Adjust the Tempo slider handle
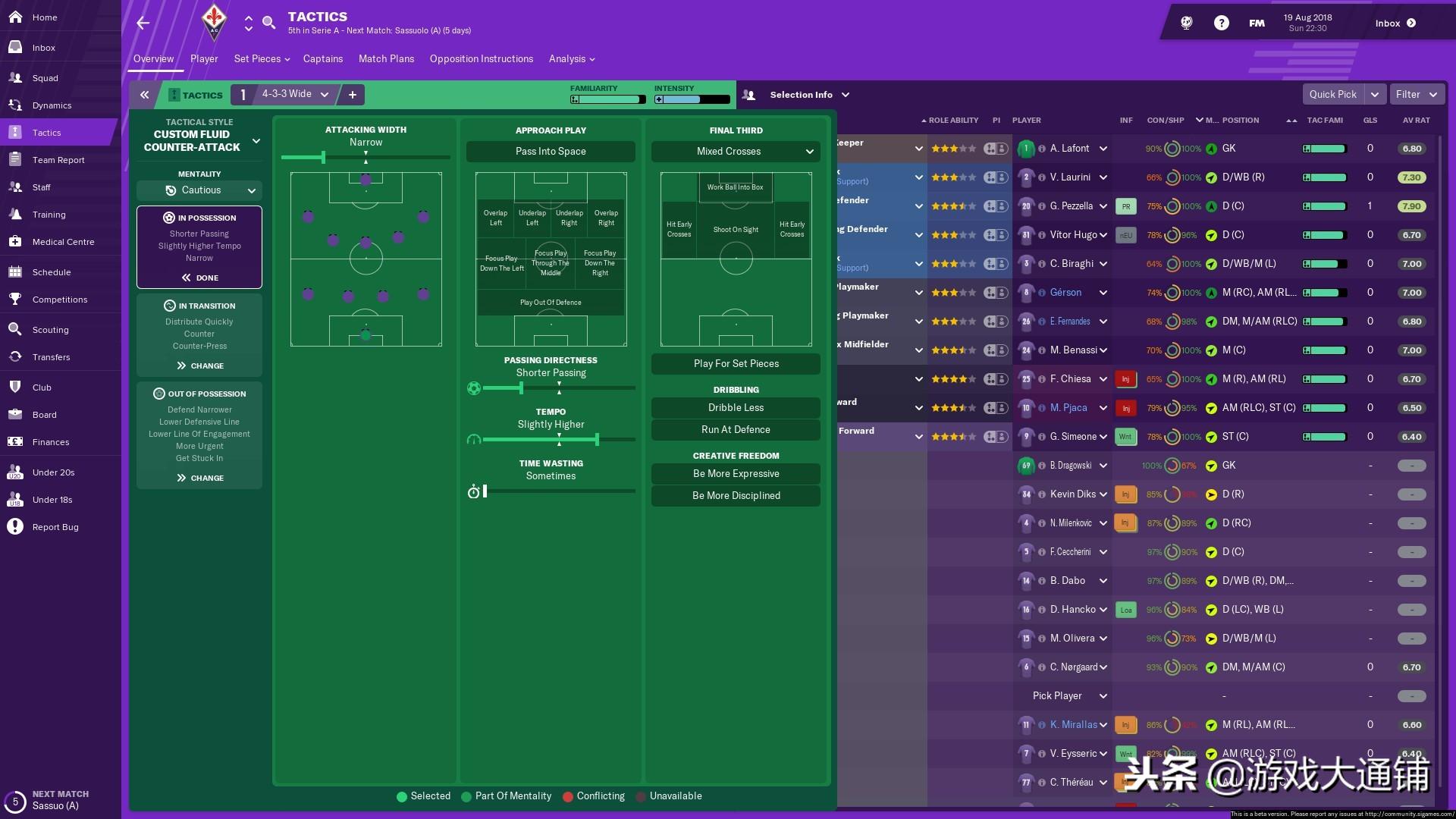The image size is (1456, 819). 598,439
